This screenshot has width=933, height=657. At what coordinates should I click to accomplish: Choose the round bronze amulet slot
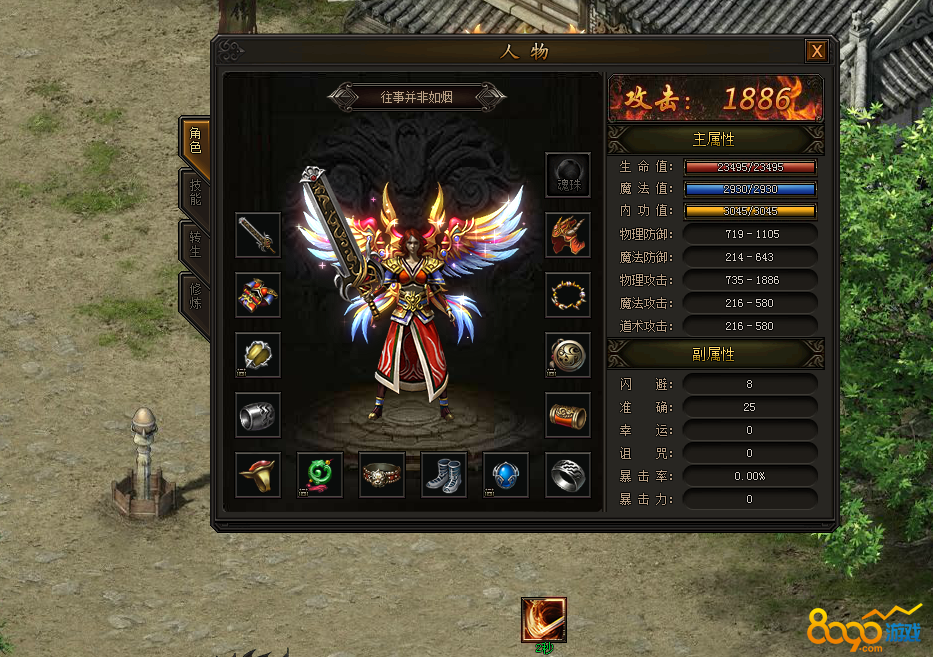[x=568, y=355]
